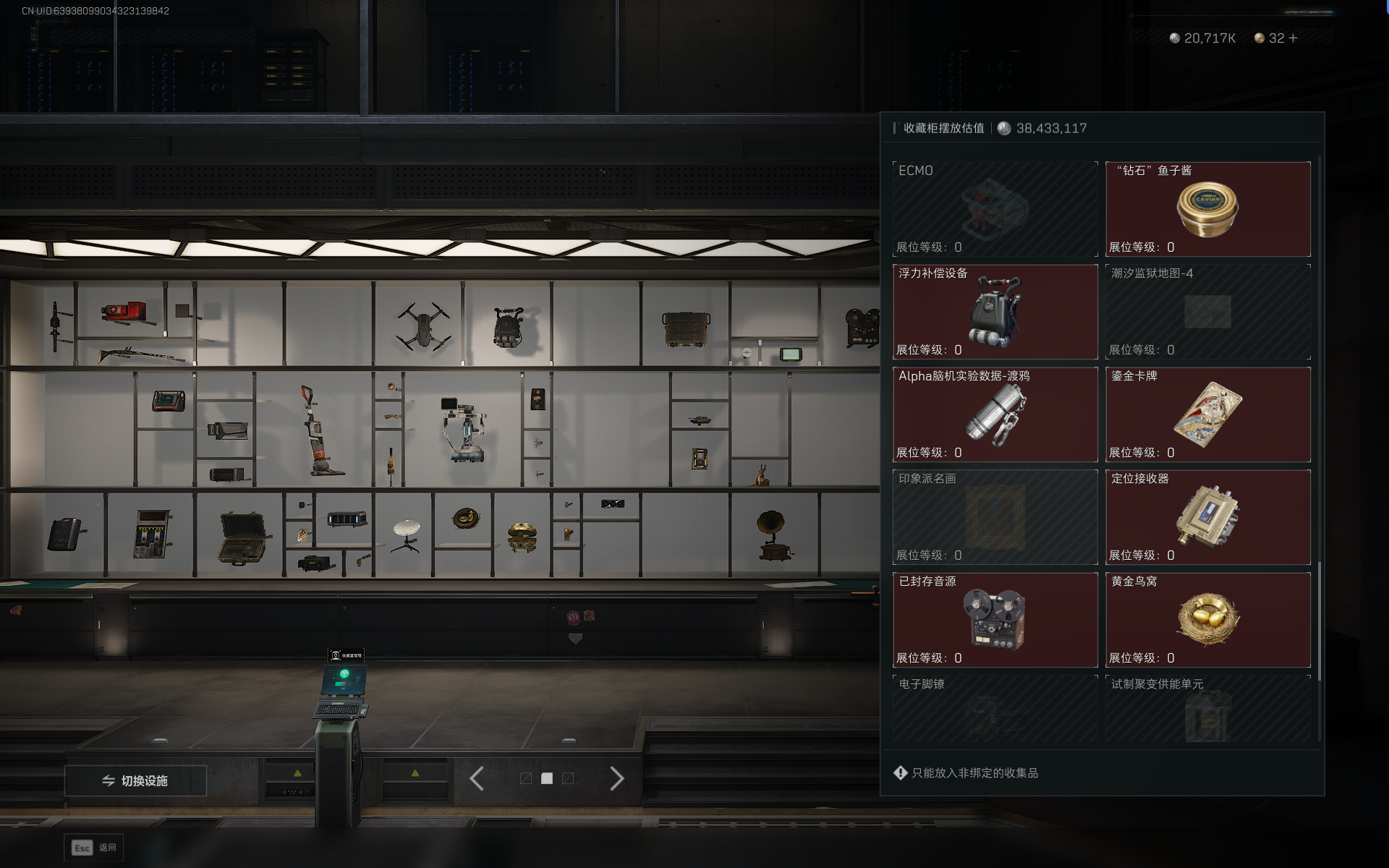Select the middle page indicator square
This screenshot has width=1389, height=868.
tap(547, 778)
